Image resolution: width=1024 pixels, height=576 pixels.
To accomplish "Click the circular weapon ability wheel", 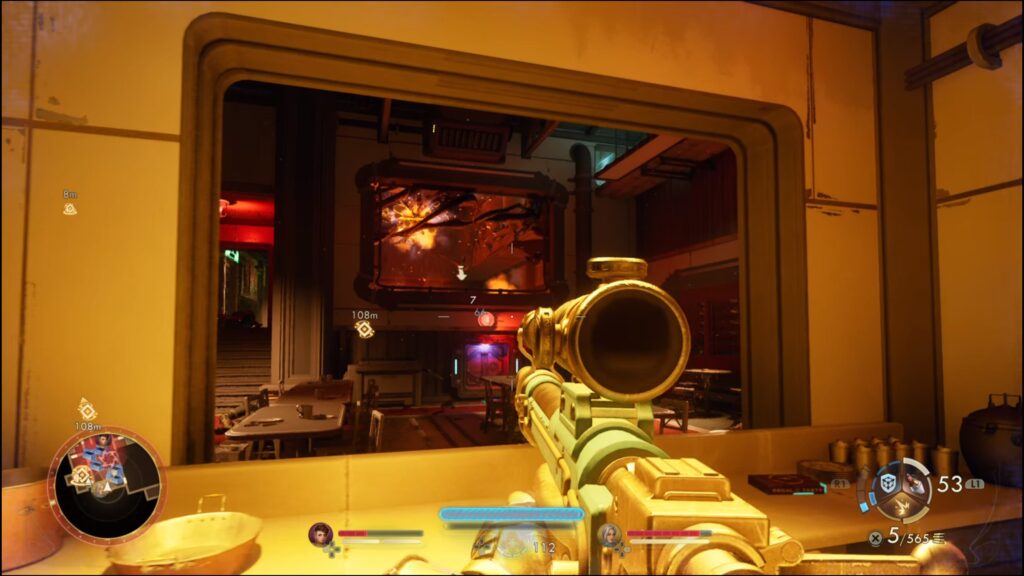I will [x=901, y=490].
